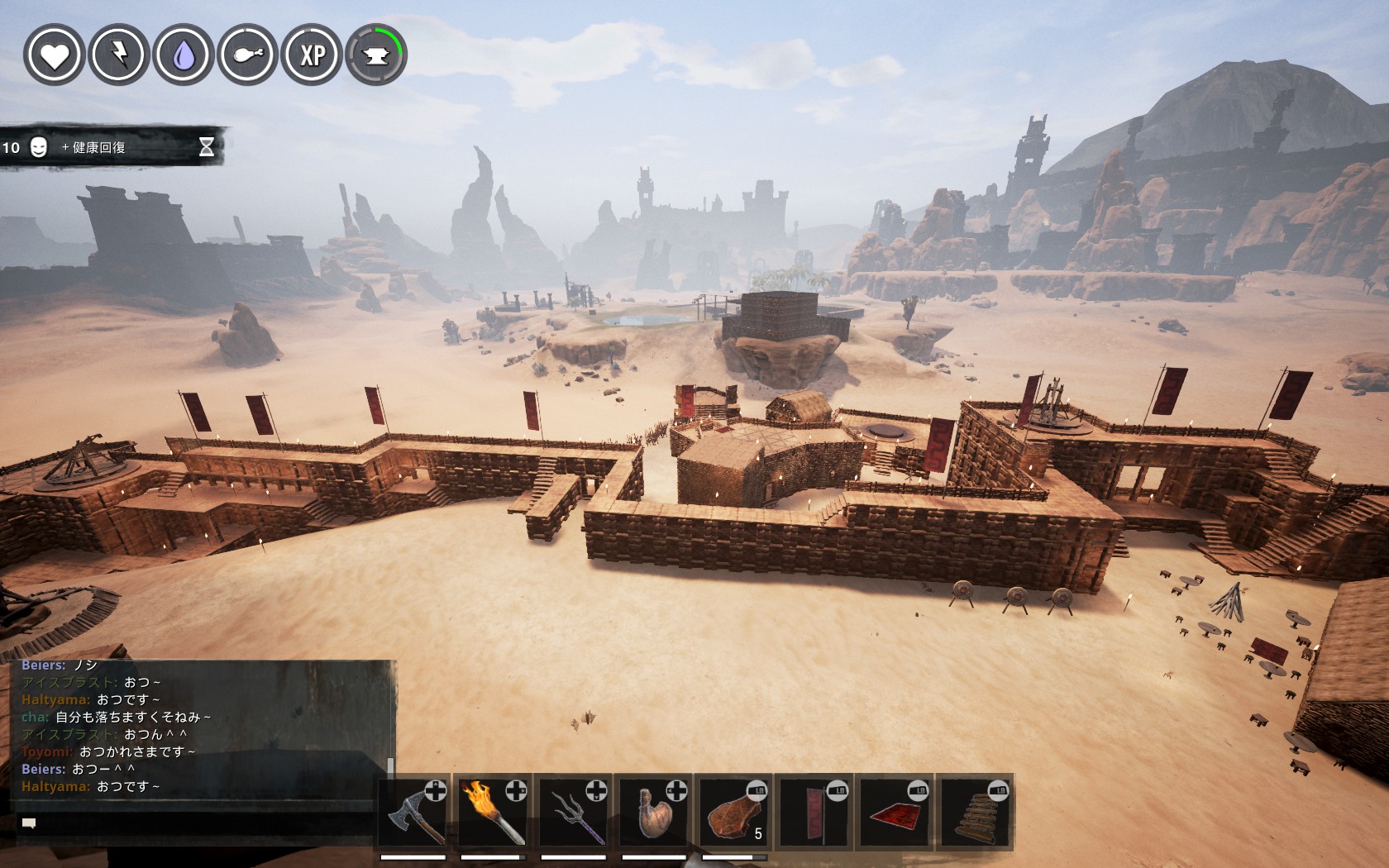Open the anvil crafting progress indicator
Image resolution: width=1389 pixels, height=868 pixels.
[x=376, y=55]
